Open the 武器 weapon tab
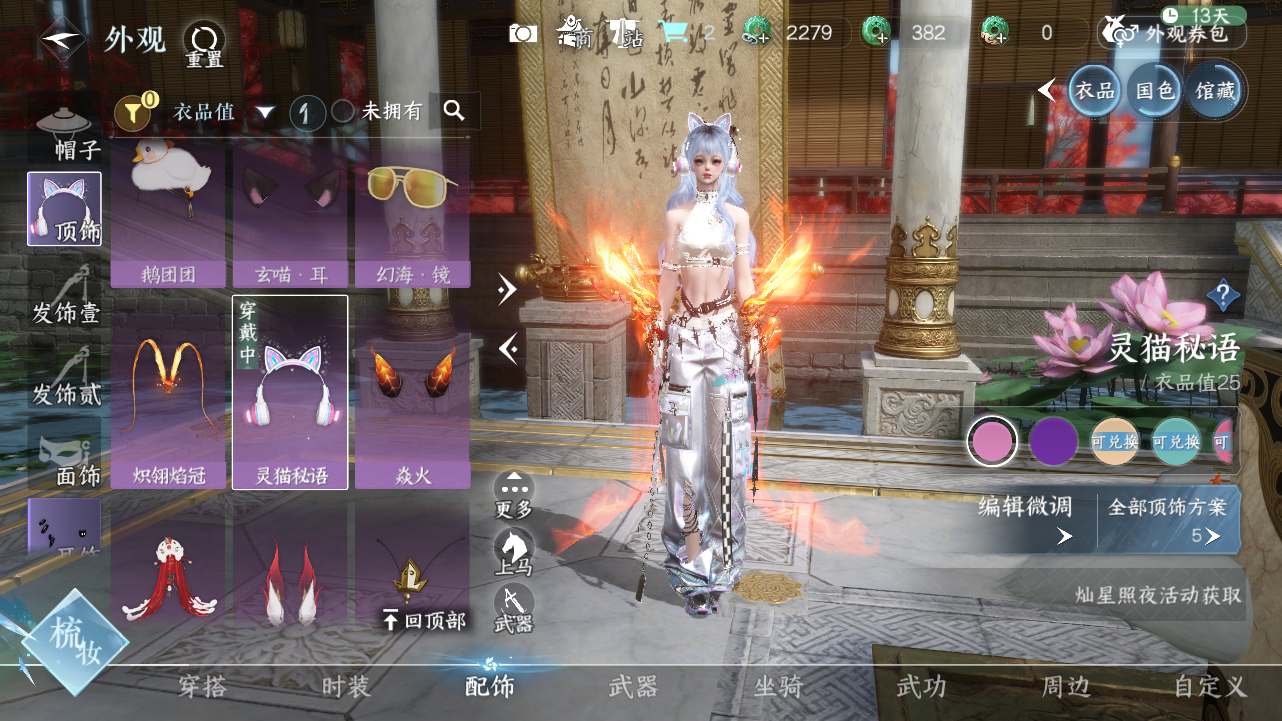Screen dimensions: 1282x721 pyautogui.click(x=633, y=687)
